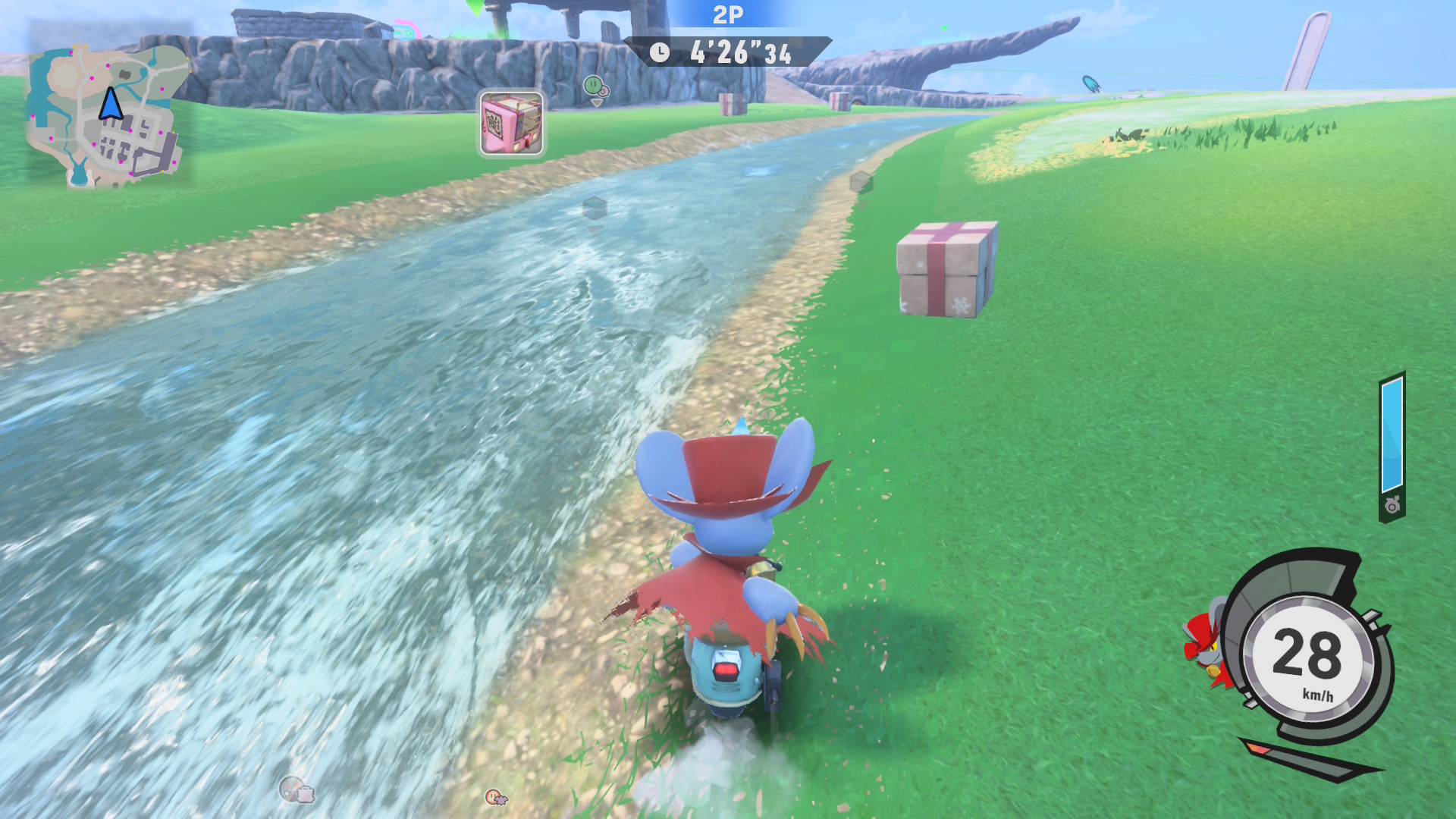
Task: Click the pink Kirby cart item icon
Action: (x=511, y=124)
